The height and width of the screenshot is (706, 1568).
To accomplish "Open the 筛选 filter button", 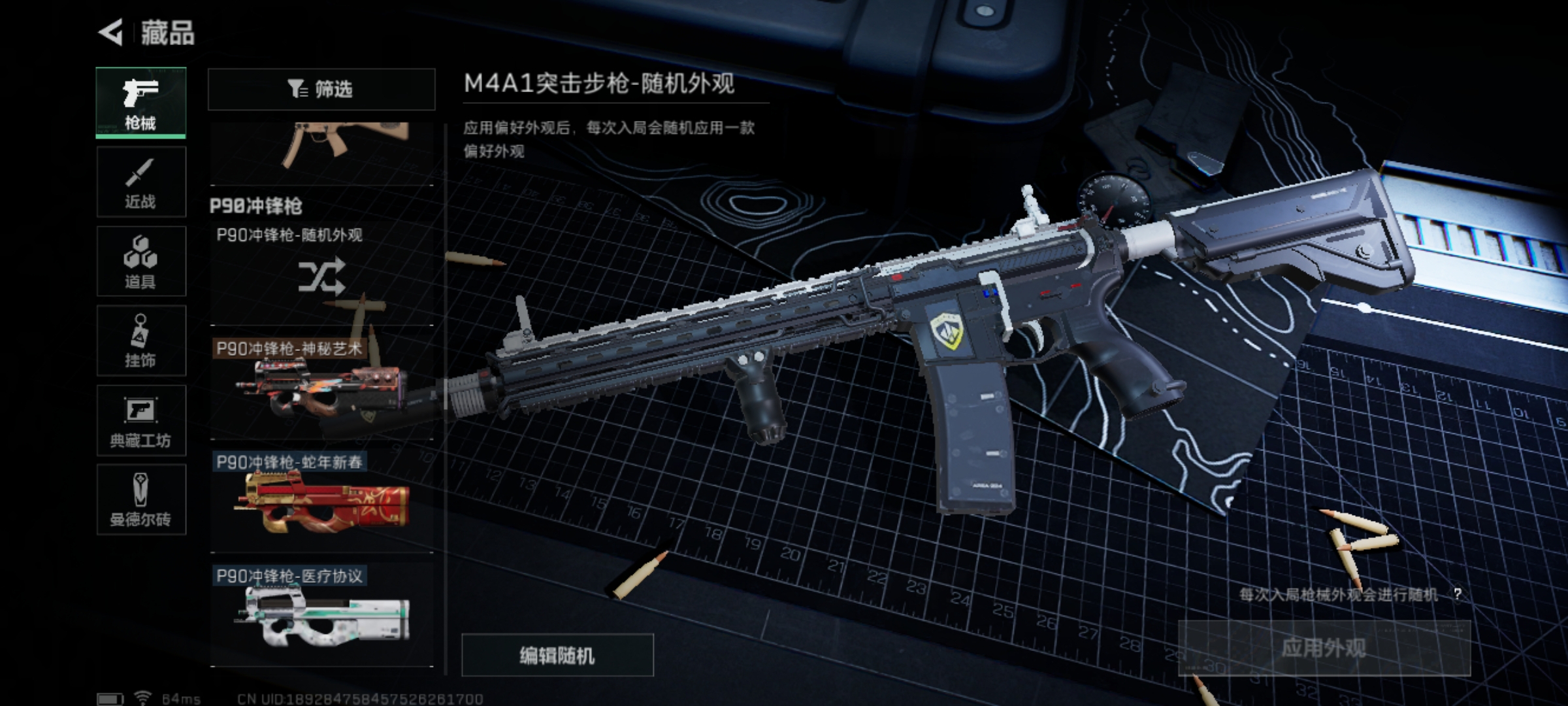I will point(321,89).
